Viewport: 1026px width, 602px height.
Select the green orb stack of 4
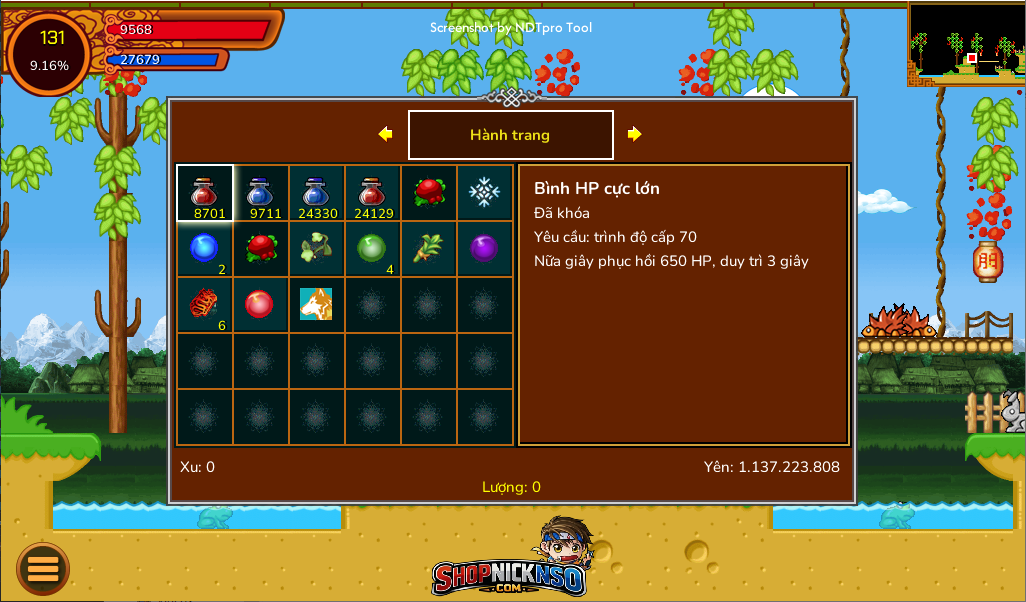pyautogui.click(x=373, y=248)
